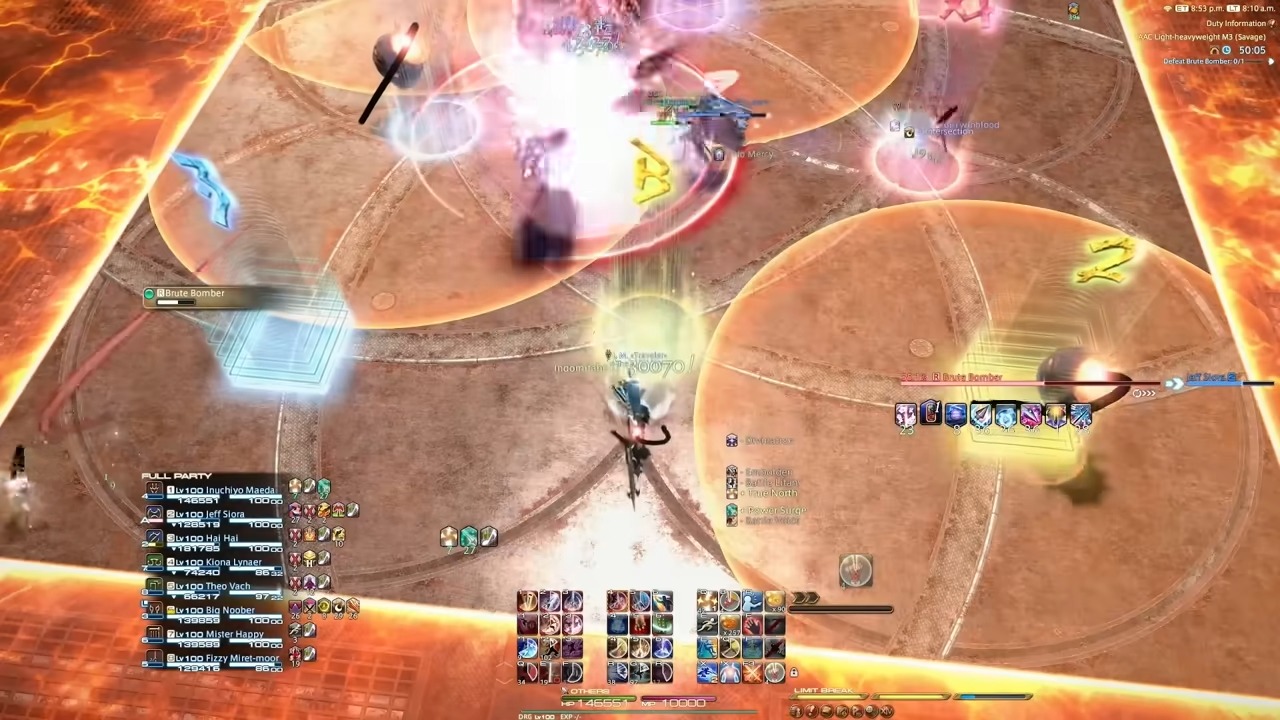1280x720 pixels.
Task: Select the Others chat tab
Action: pos(588,691)
